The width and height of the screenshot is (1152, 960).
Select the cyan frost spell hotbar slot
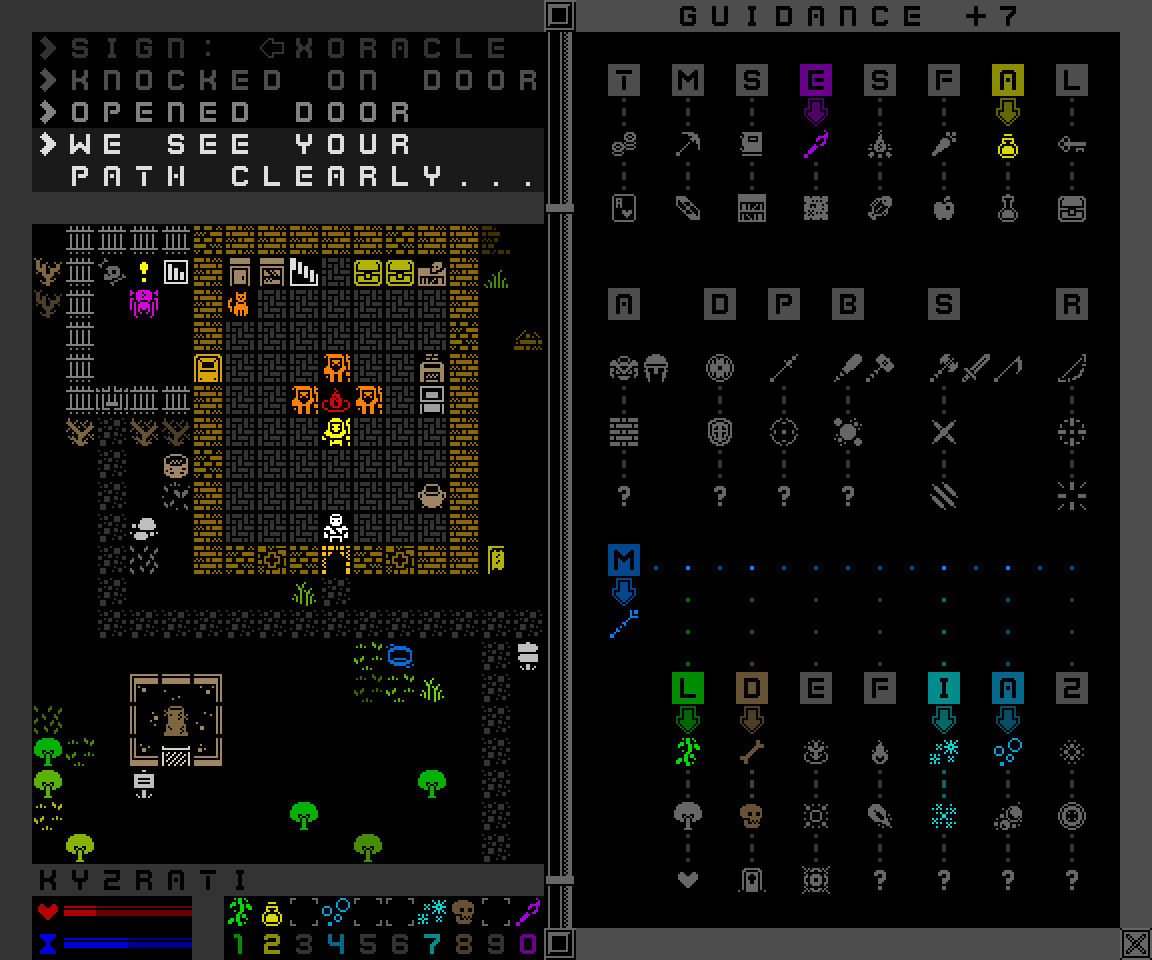pos(432,911)
